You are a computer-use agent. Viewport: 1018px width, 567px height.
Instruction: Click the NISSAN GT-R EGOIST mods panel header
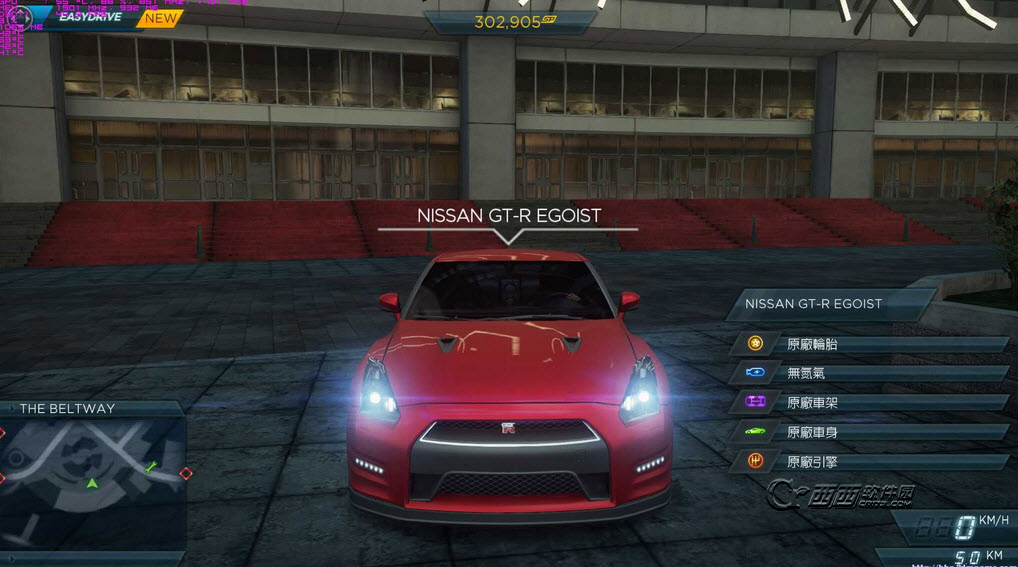830,303
